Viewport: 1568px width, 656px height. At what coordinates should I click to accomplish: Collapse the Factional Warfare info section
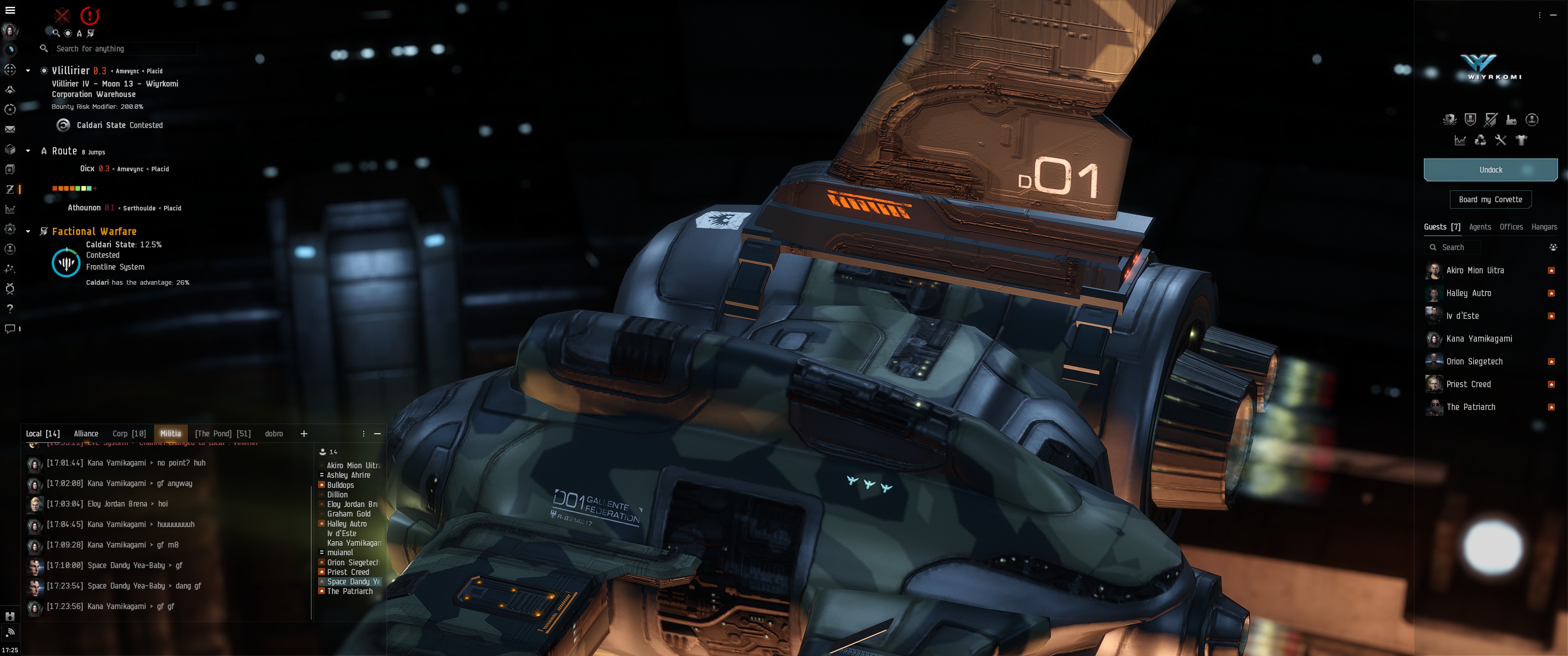point(28,231)
